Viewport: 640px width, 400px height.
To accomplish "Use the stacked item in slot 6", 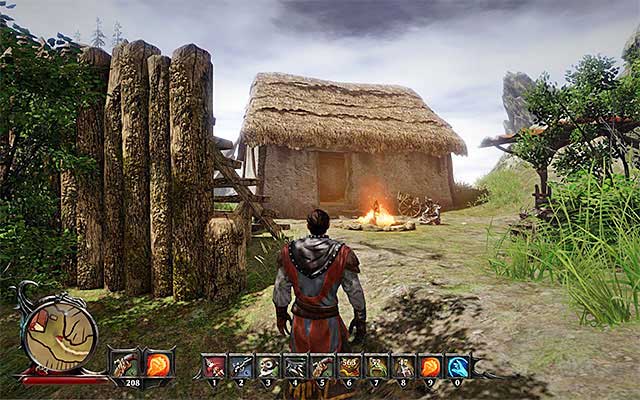I will [x=350, y=366].
